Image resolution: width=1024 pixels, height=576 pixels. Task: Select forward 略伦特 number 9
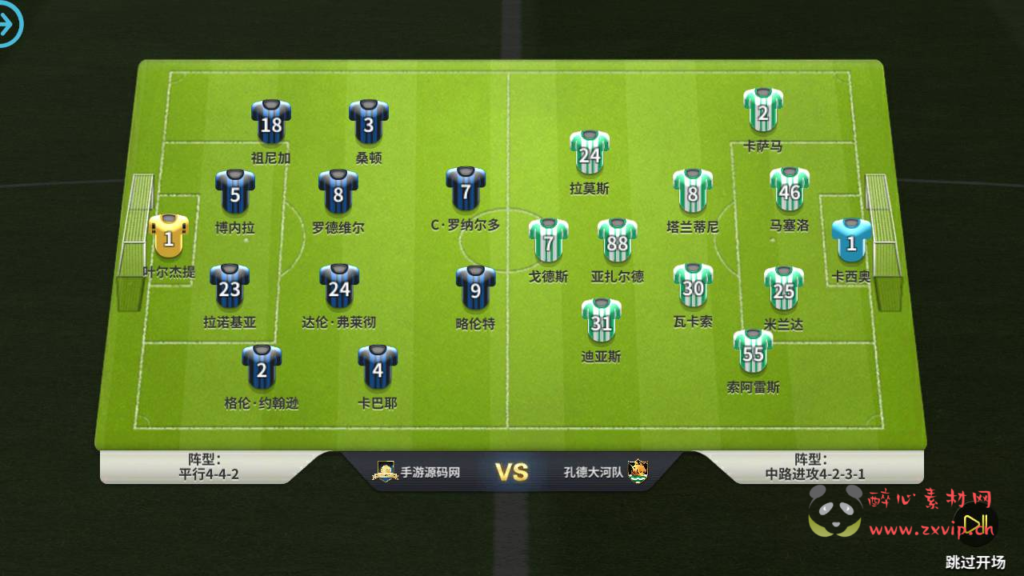pyautogui.click(x=475, y=289)
